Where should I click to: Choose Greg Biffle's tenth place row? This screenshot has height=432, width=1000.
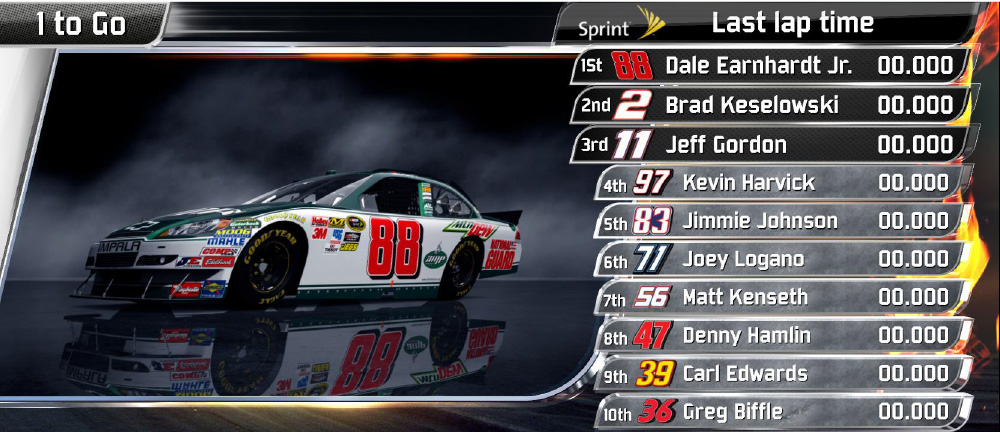click(782, 411)
